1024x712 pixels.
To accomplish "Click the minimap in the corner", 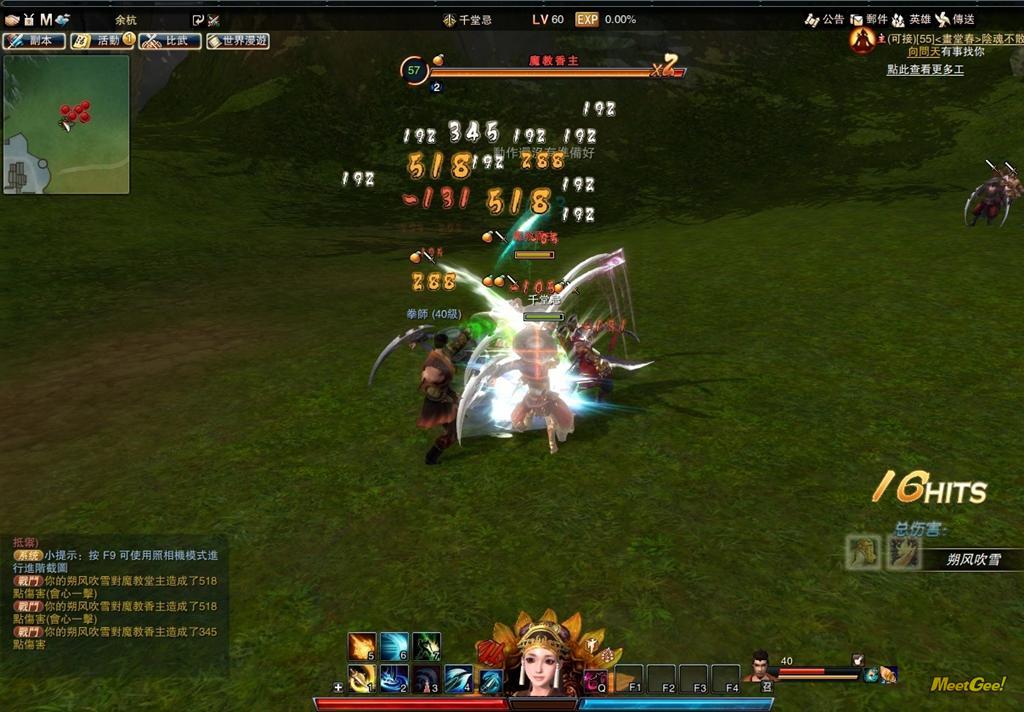I will (x=66, y=124).
